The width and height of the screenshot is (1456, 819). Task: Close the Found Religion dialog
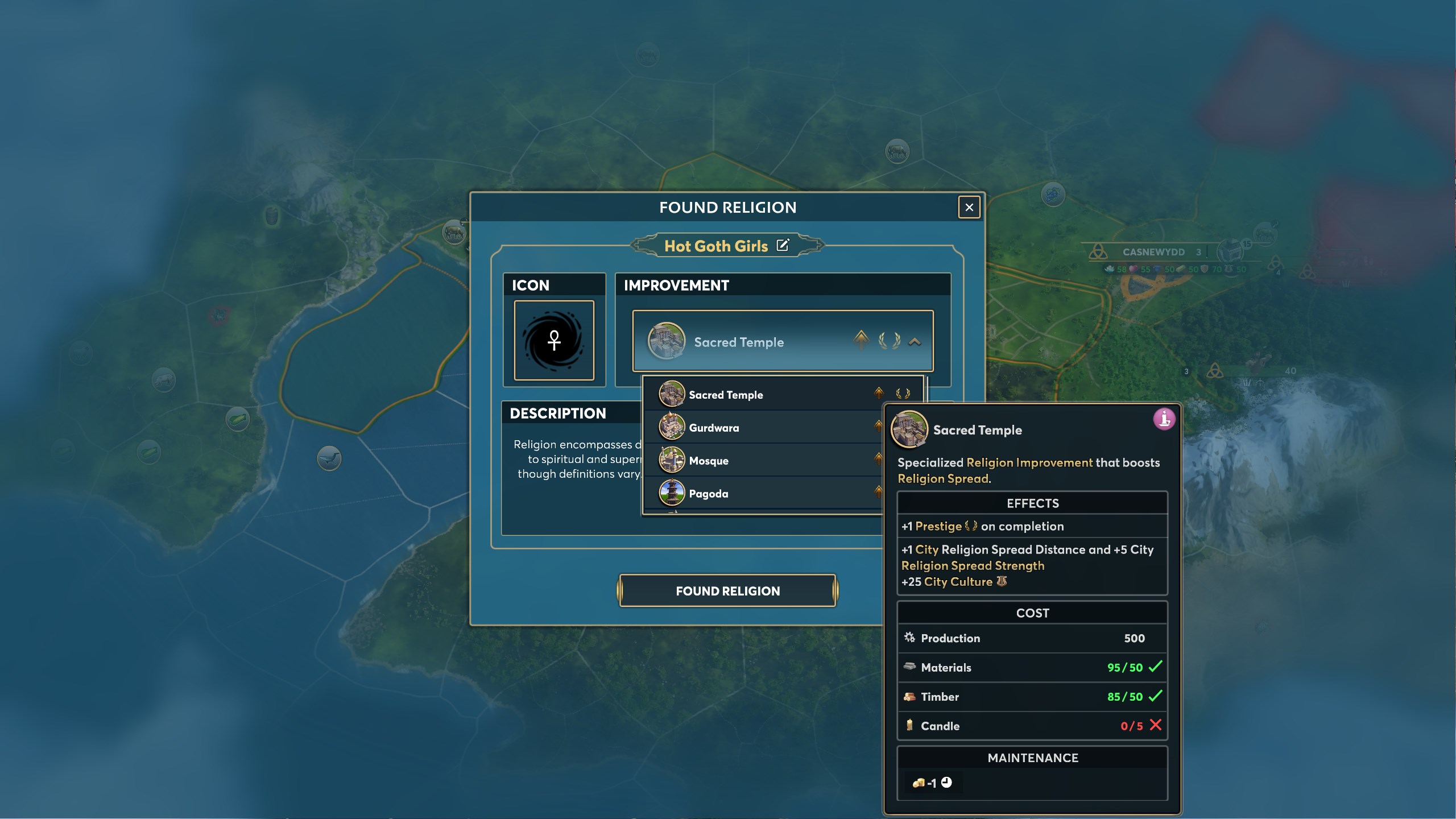tap(969, 208)
